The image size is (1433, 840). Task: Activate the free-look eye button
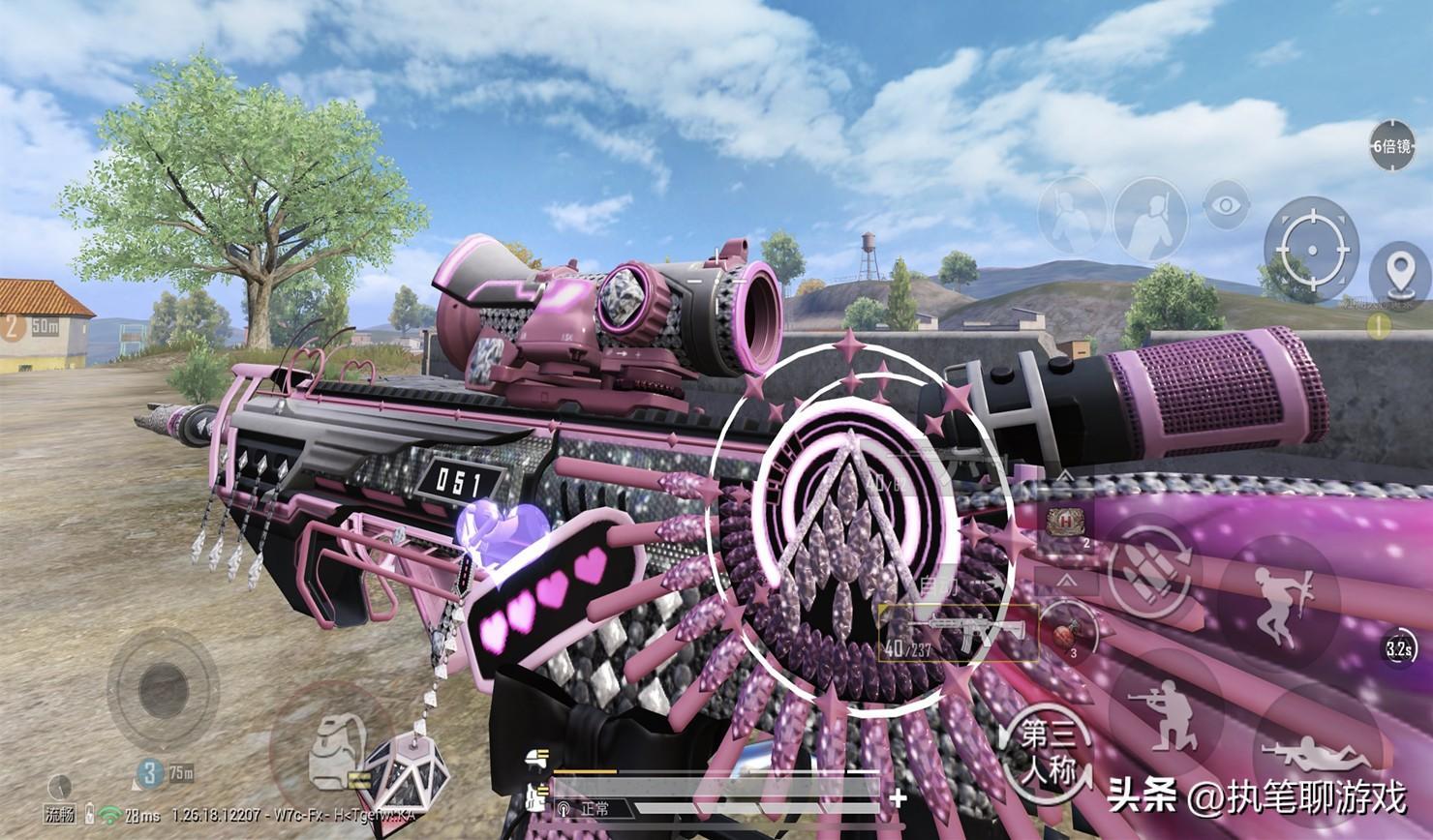click(x=1226, y=205)
